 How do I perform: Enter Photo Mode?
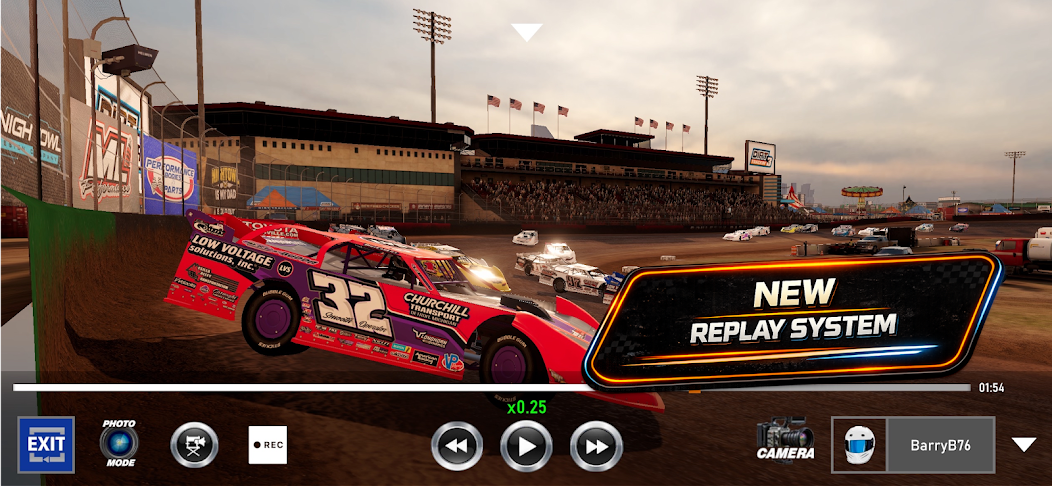[x=119, y=443]
